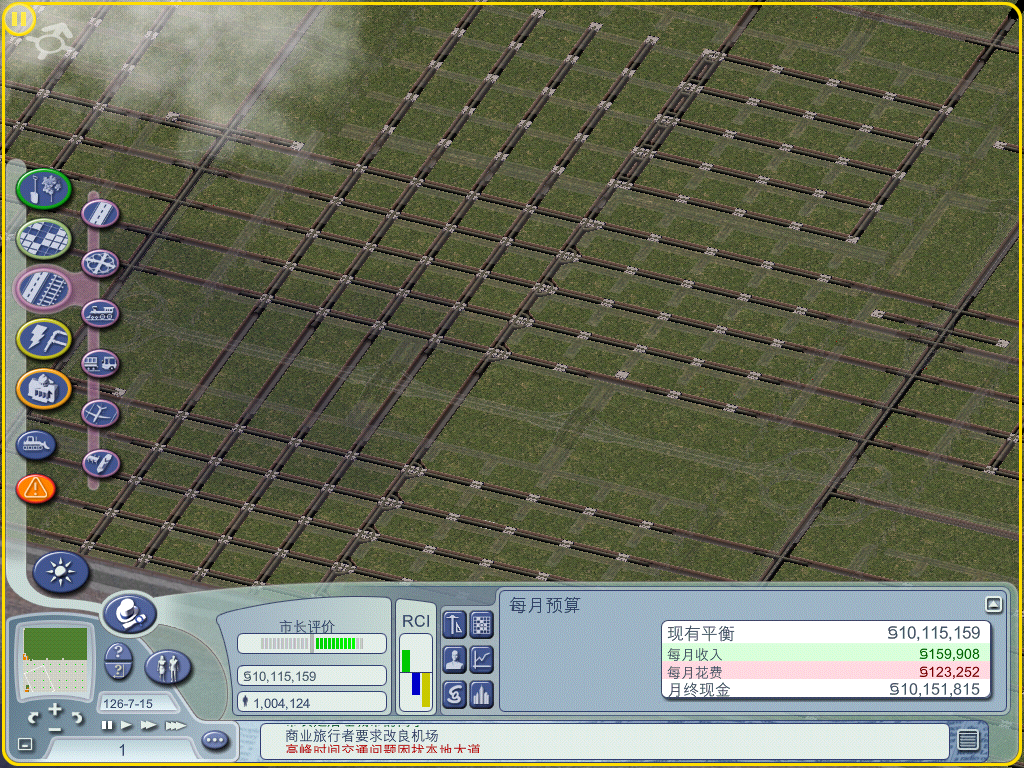Choose the road building tool

(x=101, y=213)
